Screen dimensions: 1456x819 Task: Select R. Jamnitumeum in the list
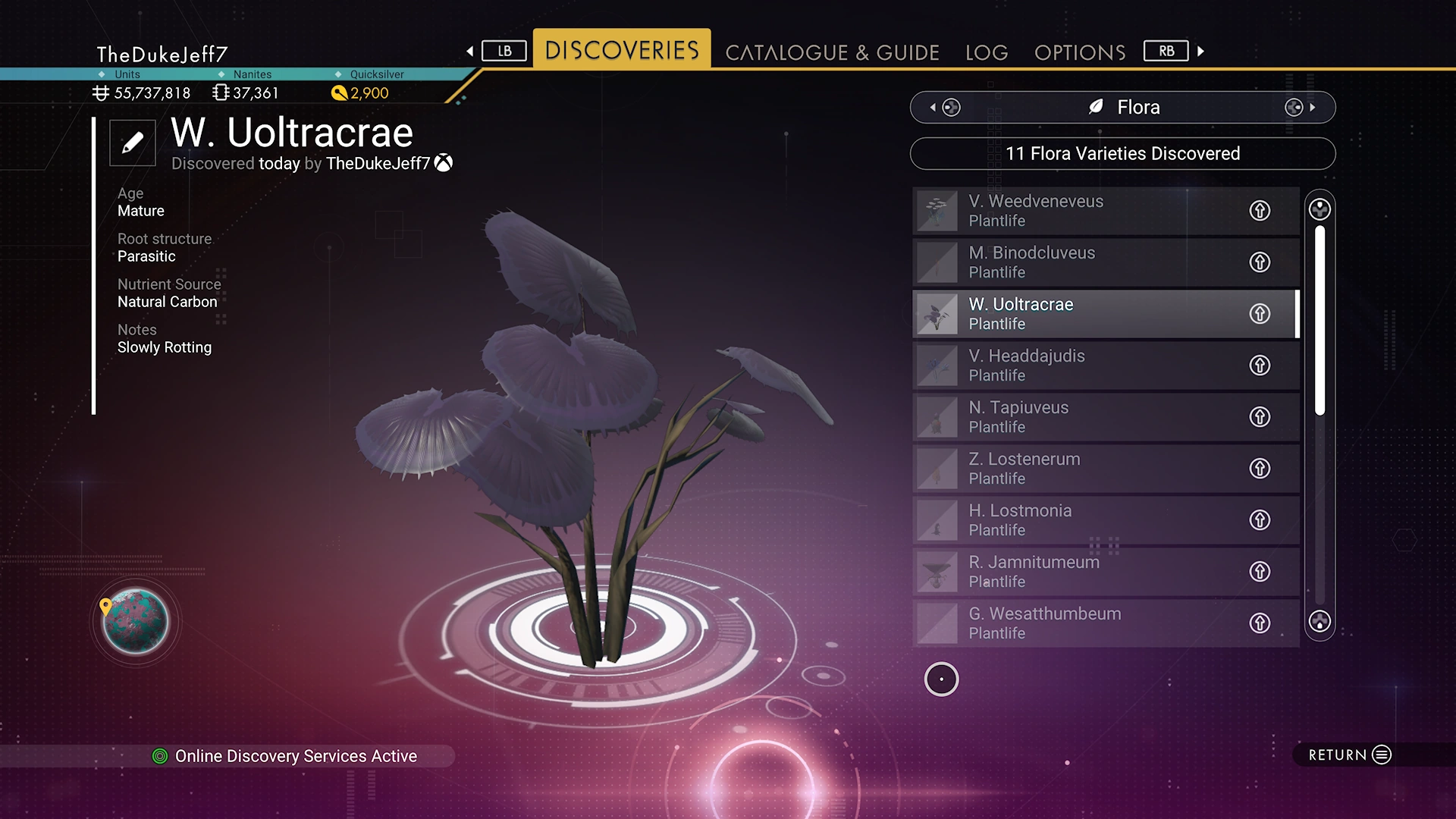pyautogui.click(x=1077, y=572)
